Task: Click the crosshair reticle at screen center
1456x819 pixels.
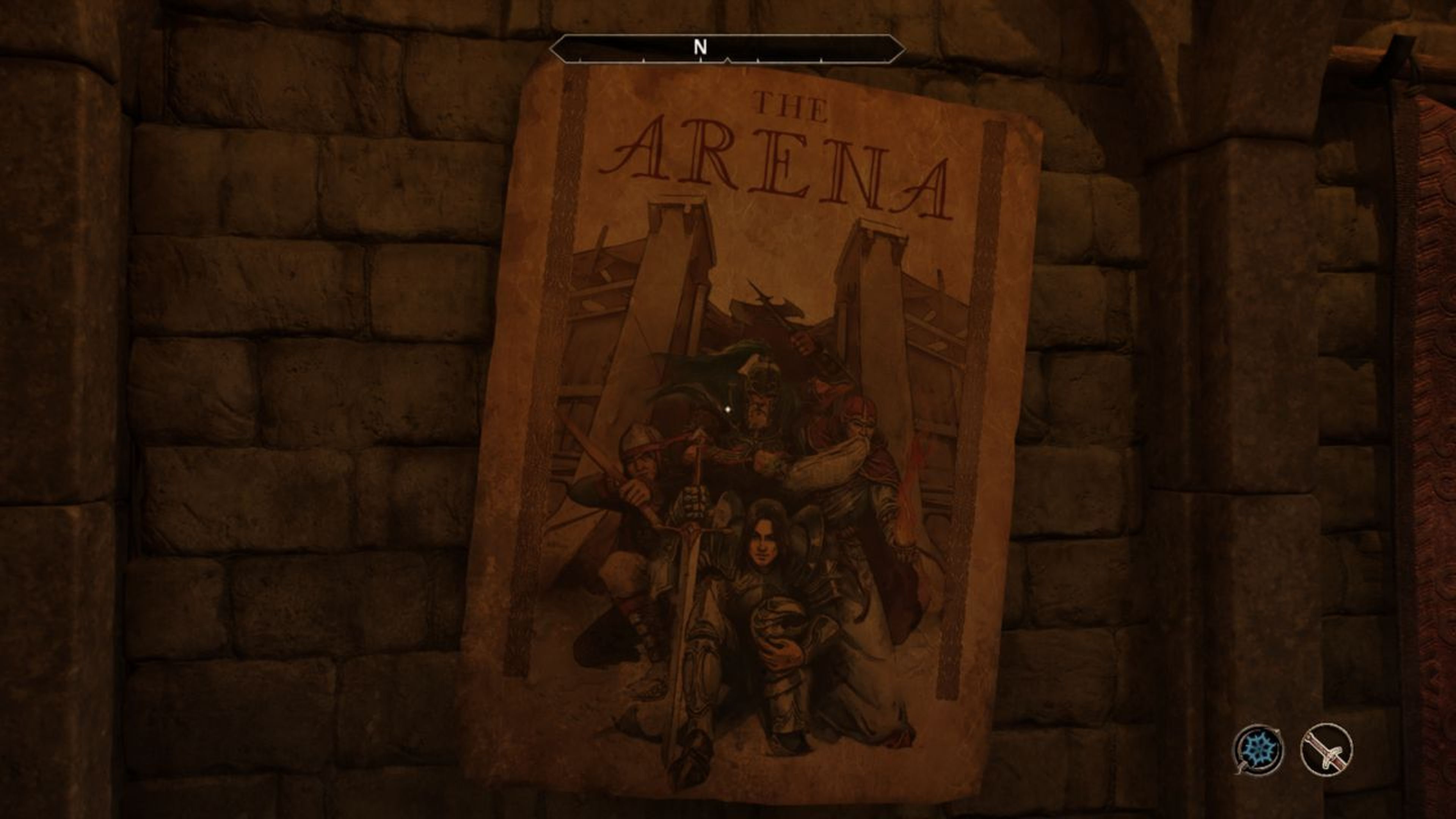Action: [x=728, y=409]
